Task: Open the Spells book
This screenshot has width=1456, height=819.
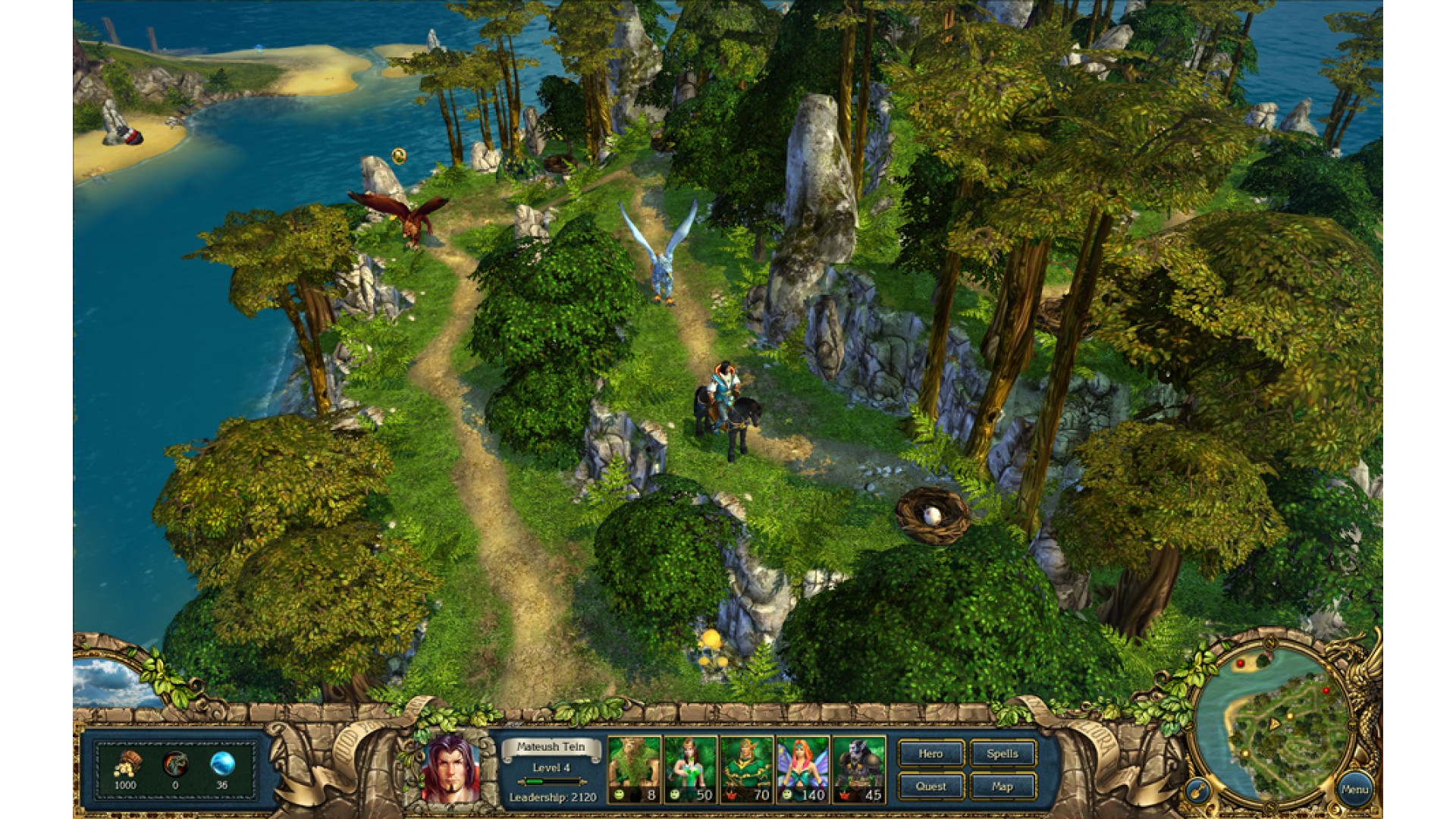Action: coord(1002,754)
